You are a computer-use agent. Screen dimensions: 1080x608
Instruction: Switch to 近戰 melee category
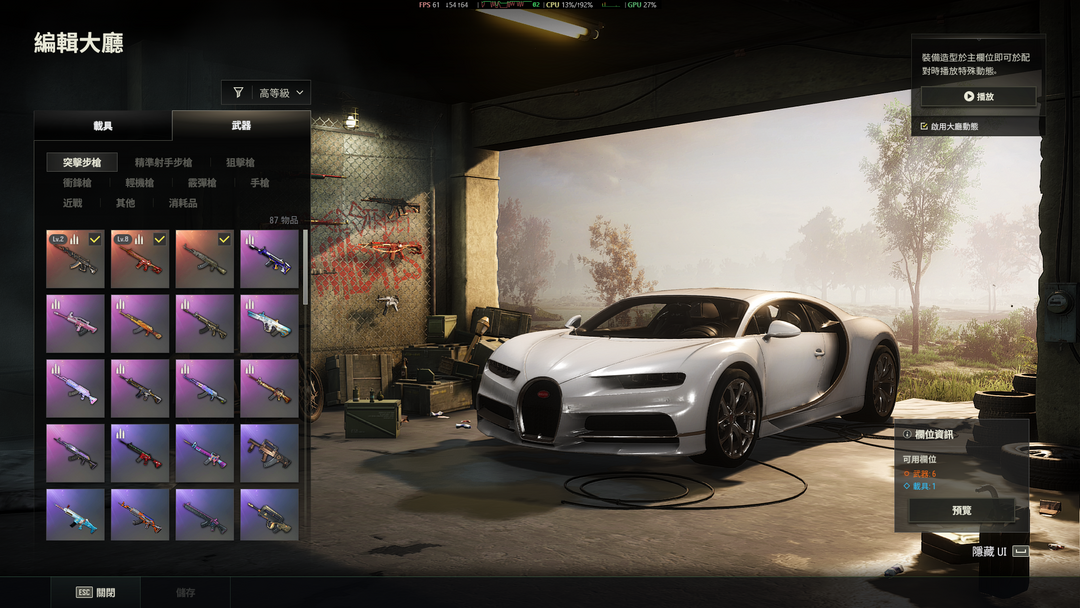pyautogui.click(x=72, y=203)
